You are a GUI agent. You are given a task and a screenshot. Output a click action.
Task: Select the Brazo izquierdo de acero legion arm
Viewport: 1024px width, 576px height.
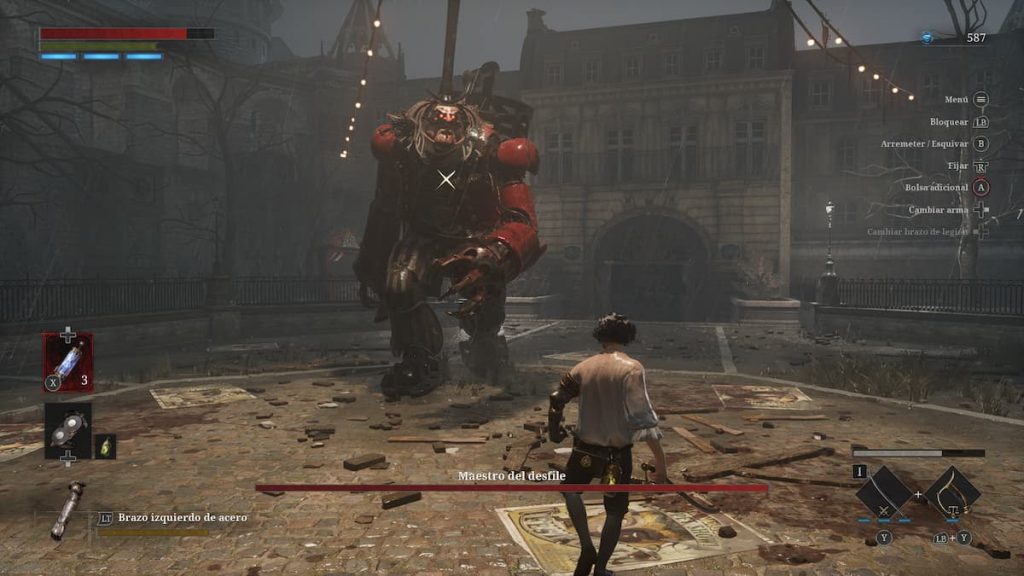click(68, 508)
